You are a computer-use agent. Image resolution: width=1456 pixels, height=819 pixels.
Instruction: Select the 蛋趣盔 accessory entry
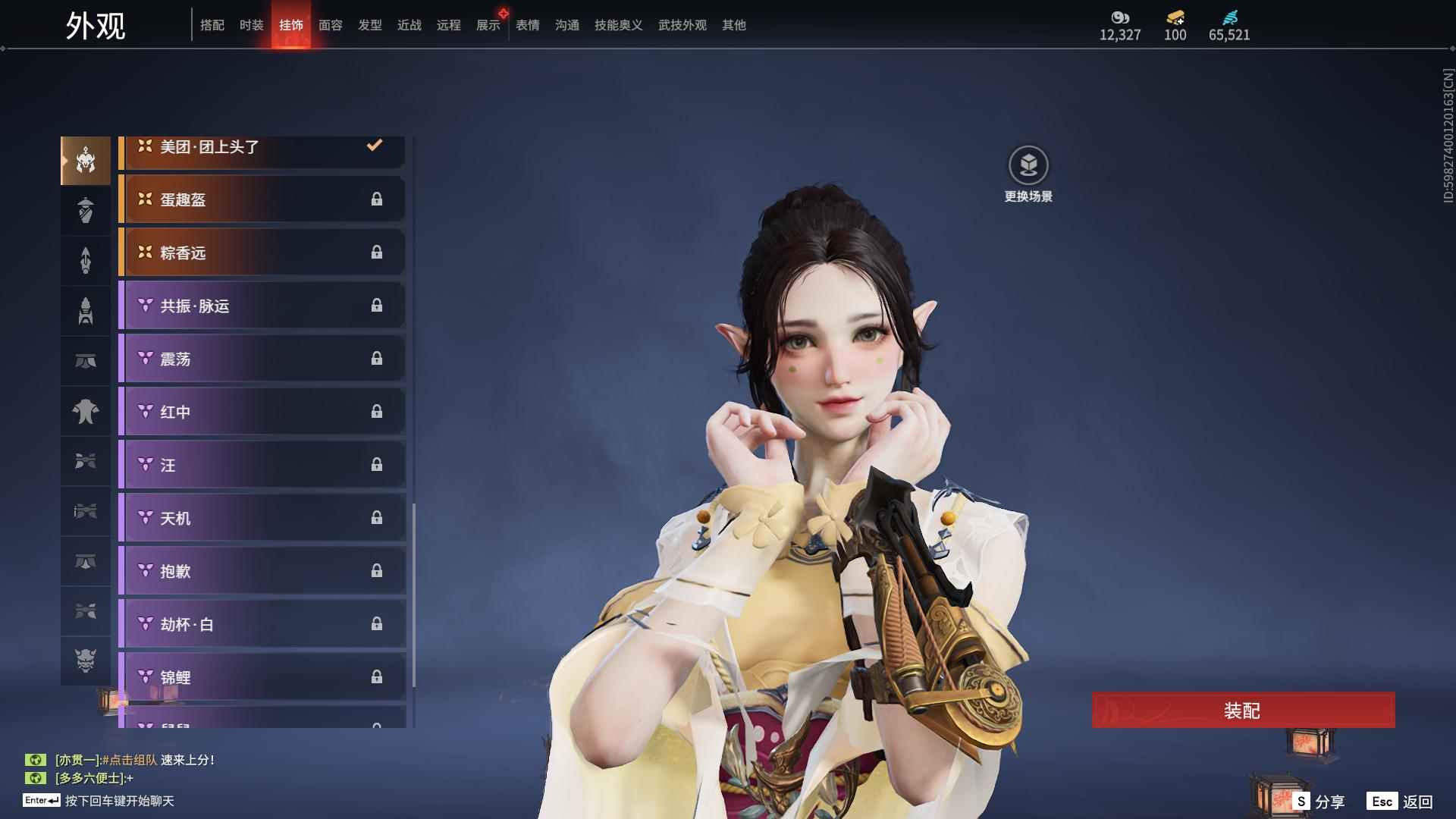pos(262,199)
